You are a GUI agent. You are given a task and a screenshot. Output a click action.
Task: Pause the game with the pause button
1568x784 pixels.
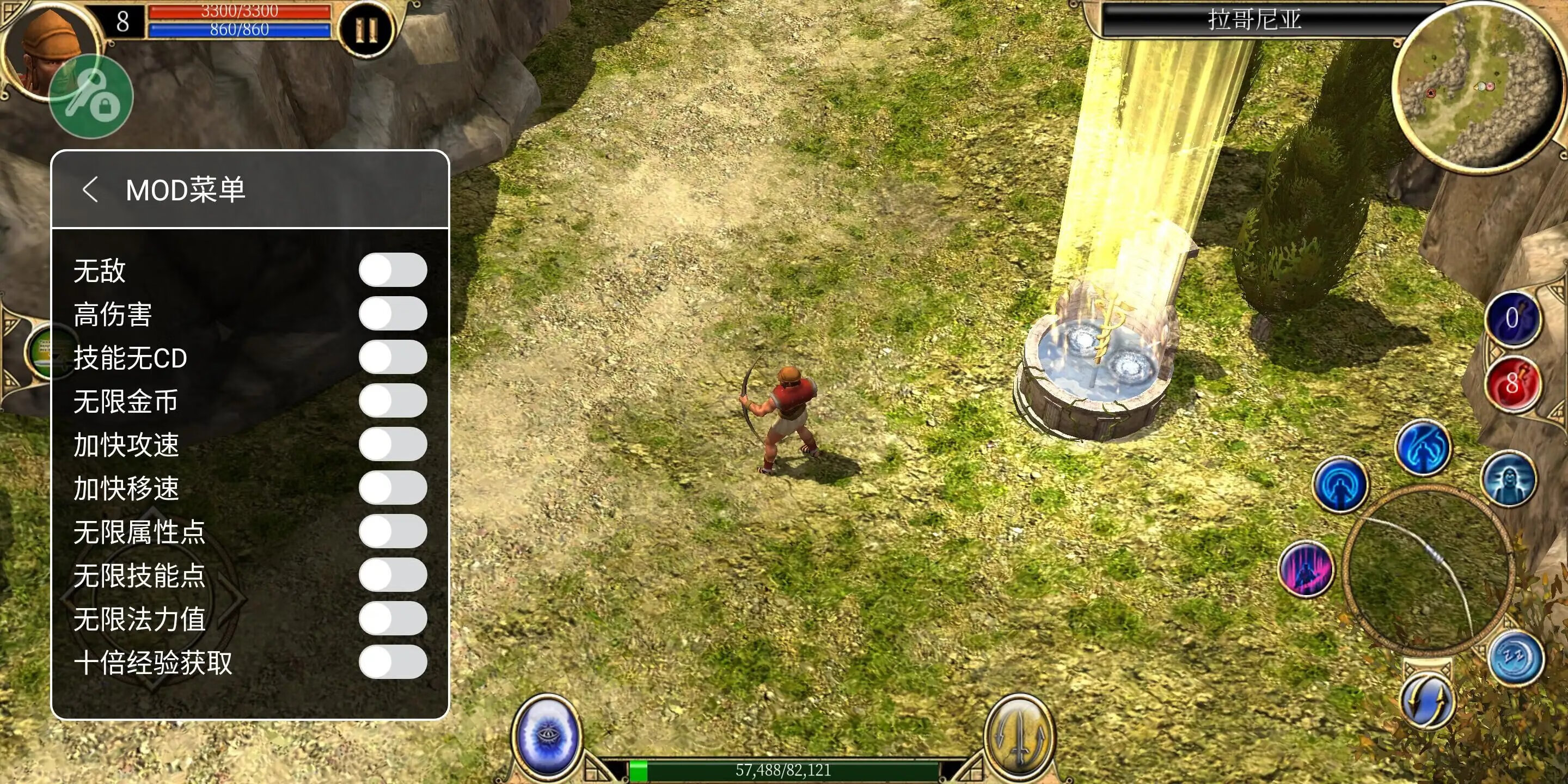(366, 29)
